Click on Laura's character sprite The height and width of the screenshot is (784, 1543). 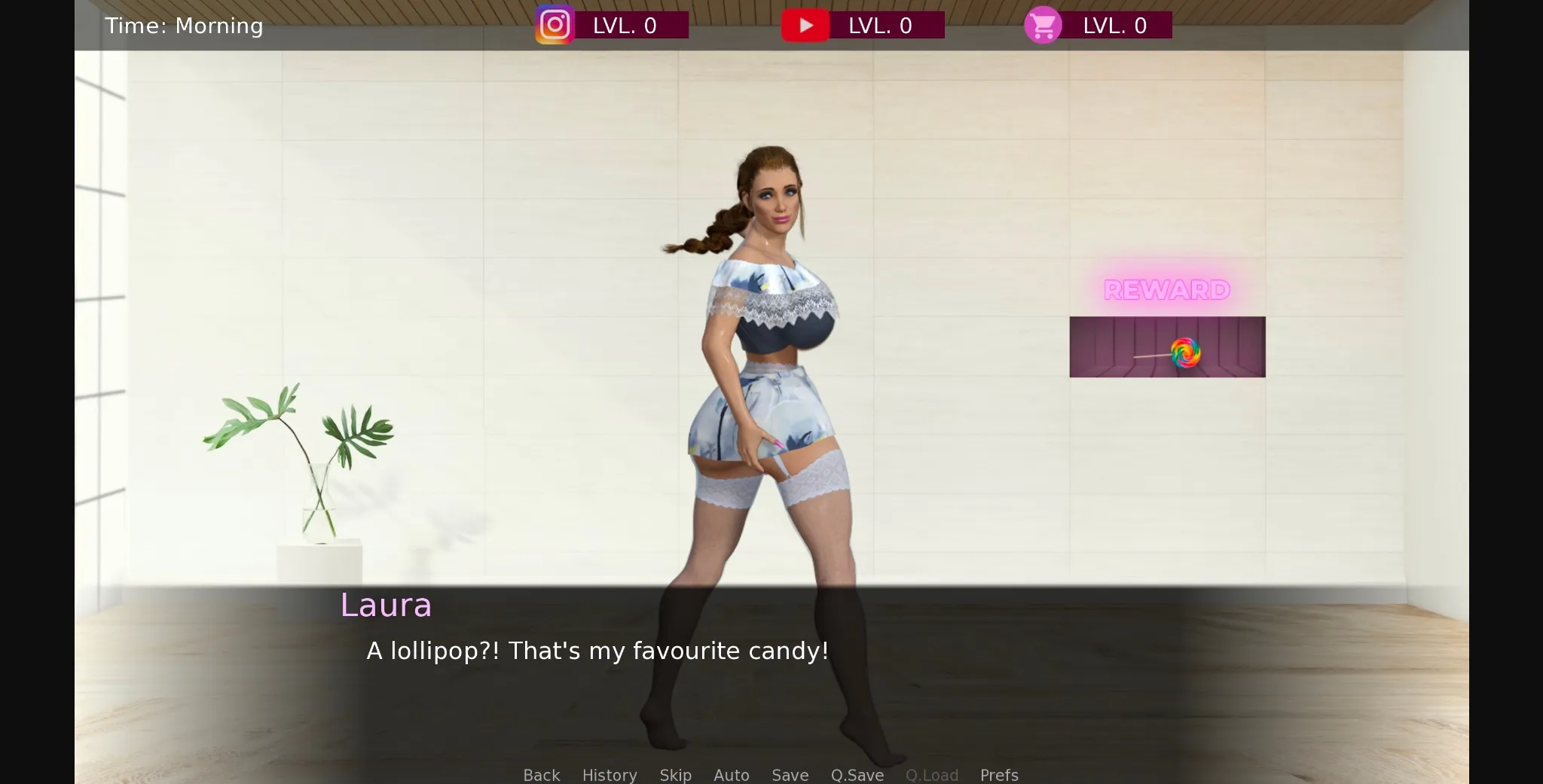[x=768, y=377]
